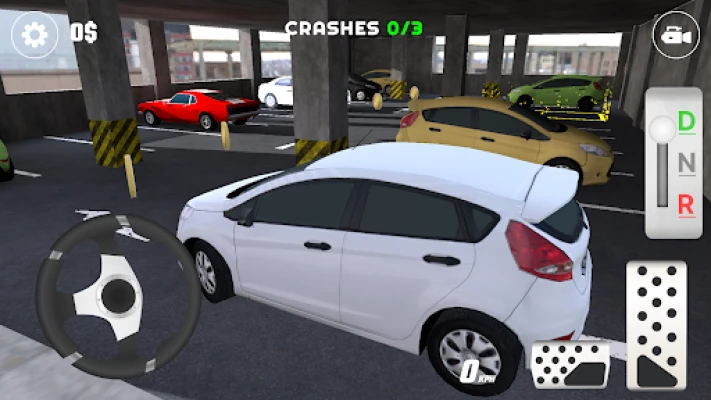Shift gear to R (reverse)

[686, 204]
